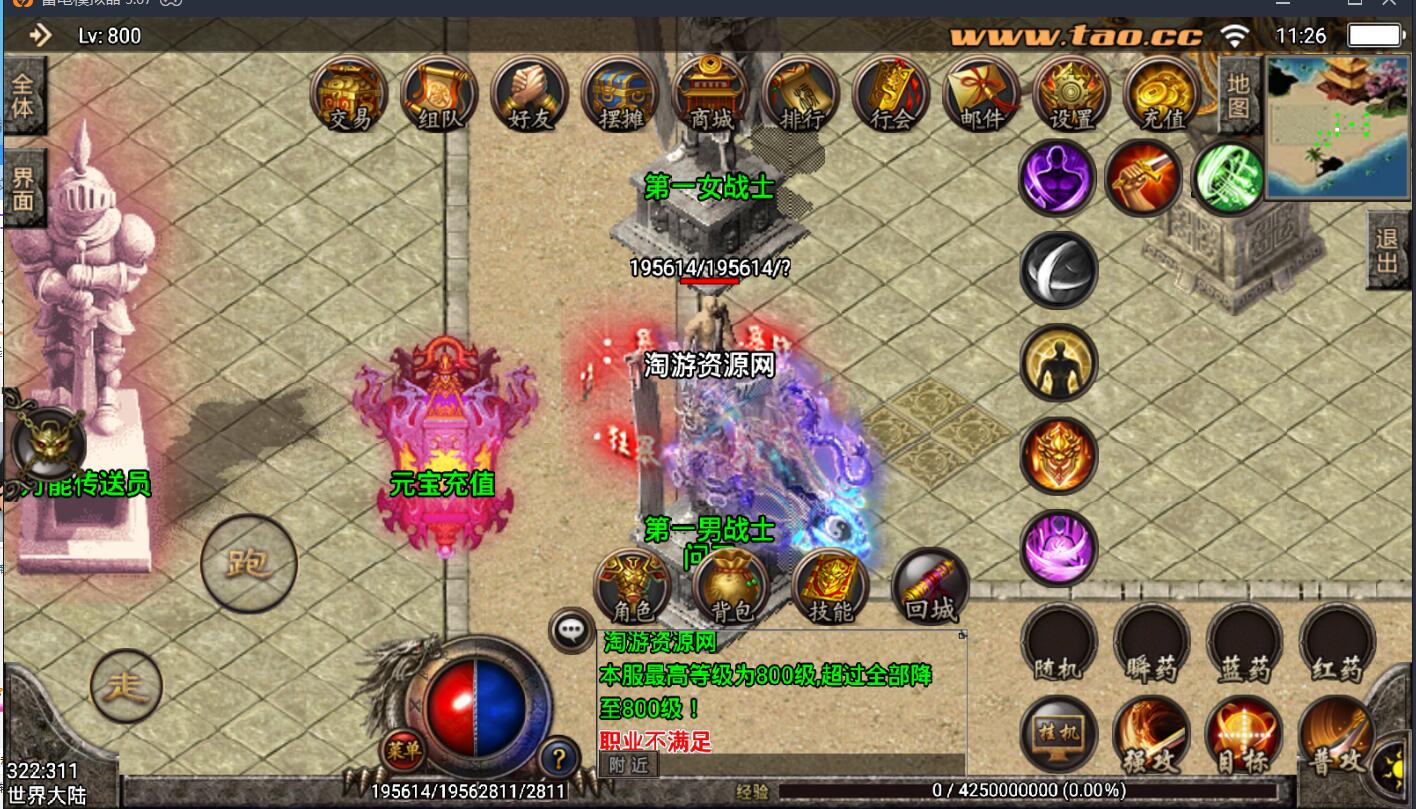Check the 邮件 mail icon
Viewport: 1416px width, 809px height.
(x=981, y=93)
